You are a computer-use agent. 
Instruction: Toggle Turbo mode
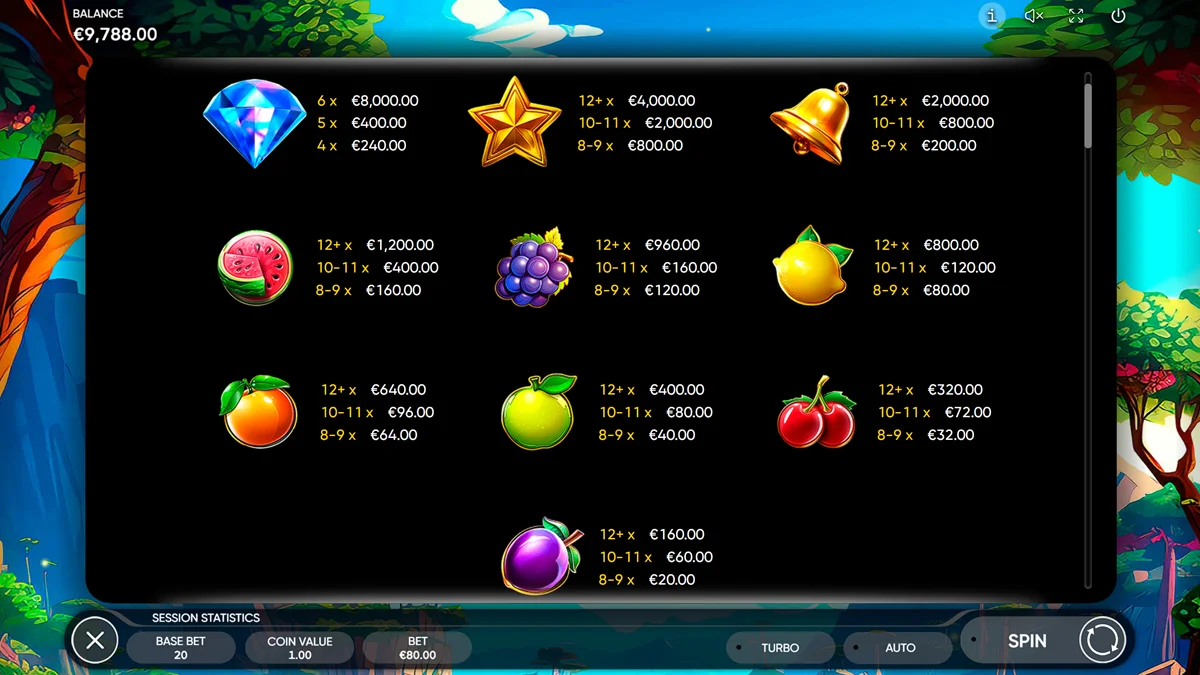point(780,648)
